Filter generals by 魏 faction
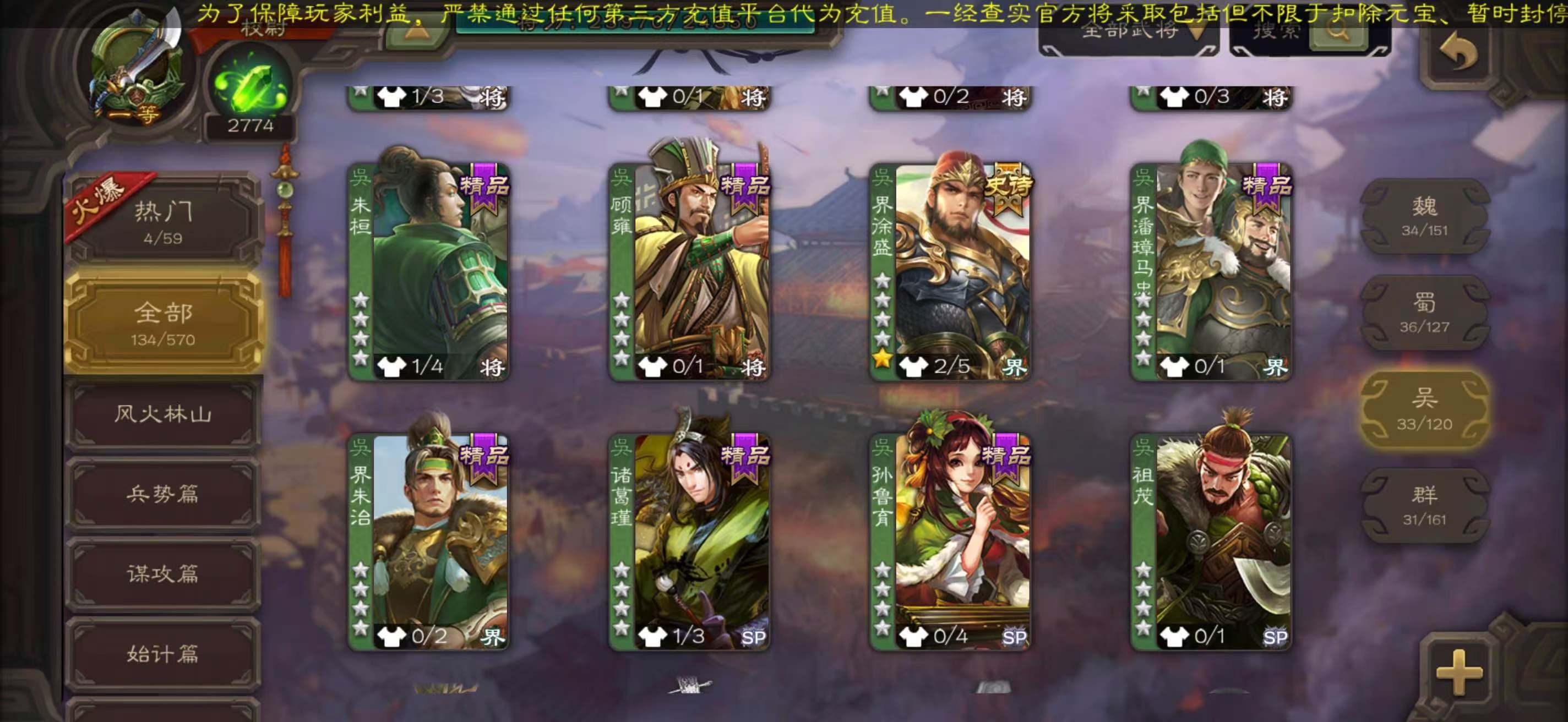 [x=1424, y=216]
